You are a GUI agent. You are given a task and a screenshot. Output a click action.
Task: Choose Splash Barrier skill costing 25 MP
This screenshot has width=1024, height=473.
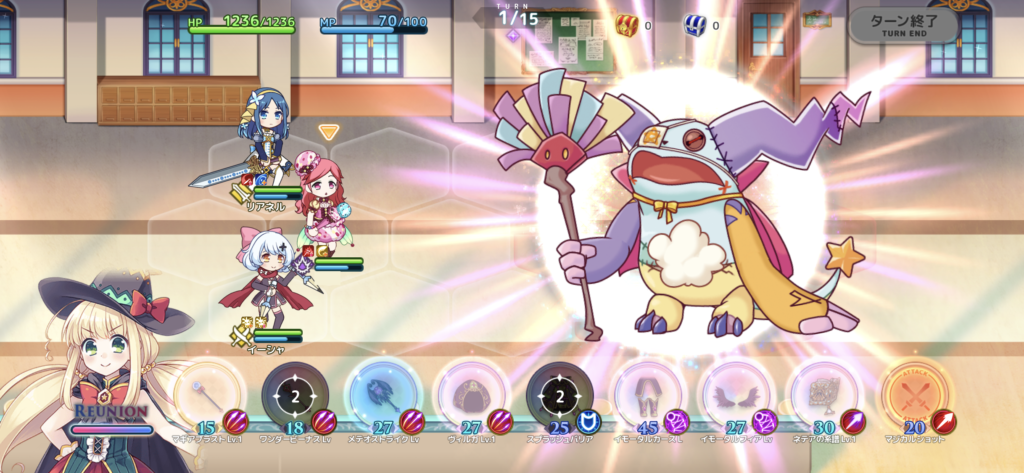[559, 397]
